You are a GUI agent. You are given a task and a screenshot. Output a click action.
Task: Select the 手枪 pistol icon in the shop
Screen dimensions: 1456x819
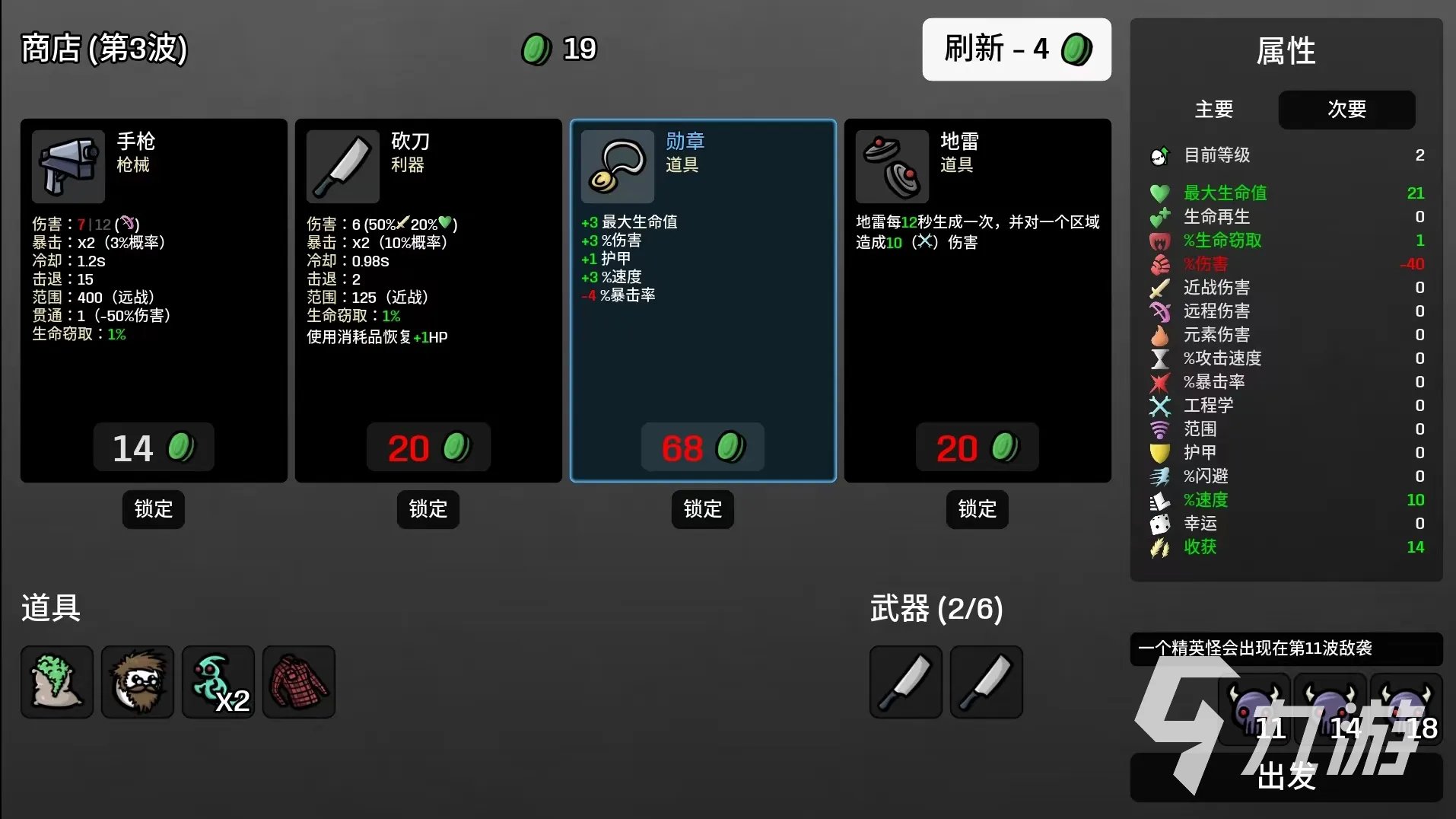click(67, 166)
